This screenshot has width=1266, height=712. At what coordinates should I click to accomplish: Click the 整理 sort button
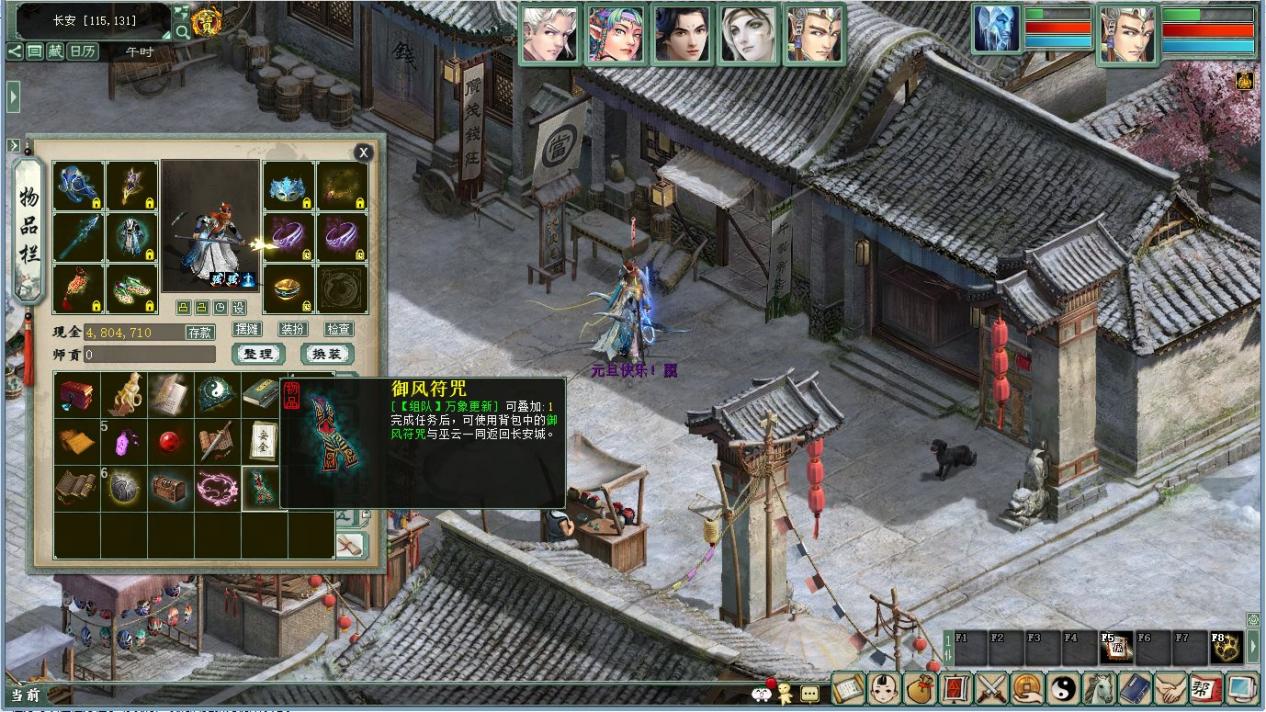(x=258, y=354)
